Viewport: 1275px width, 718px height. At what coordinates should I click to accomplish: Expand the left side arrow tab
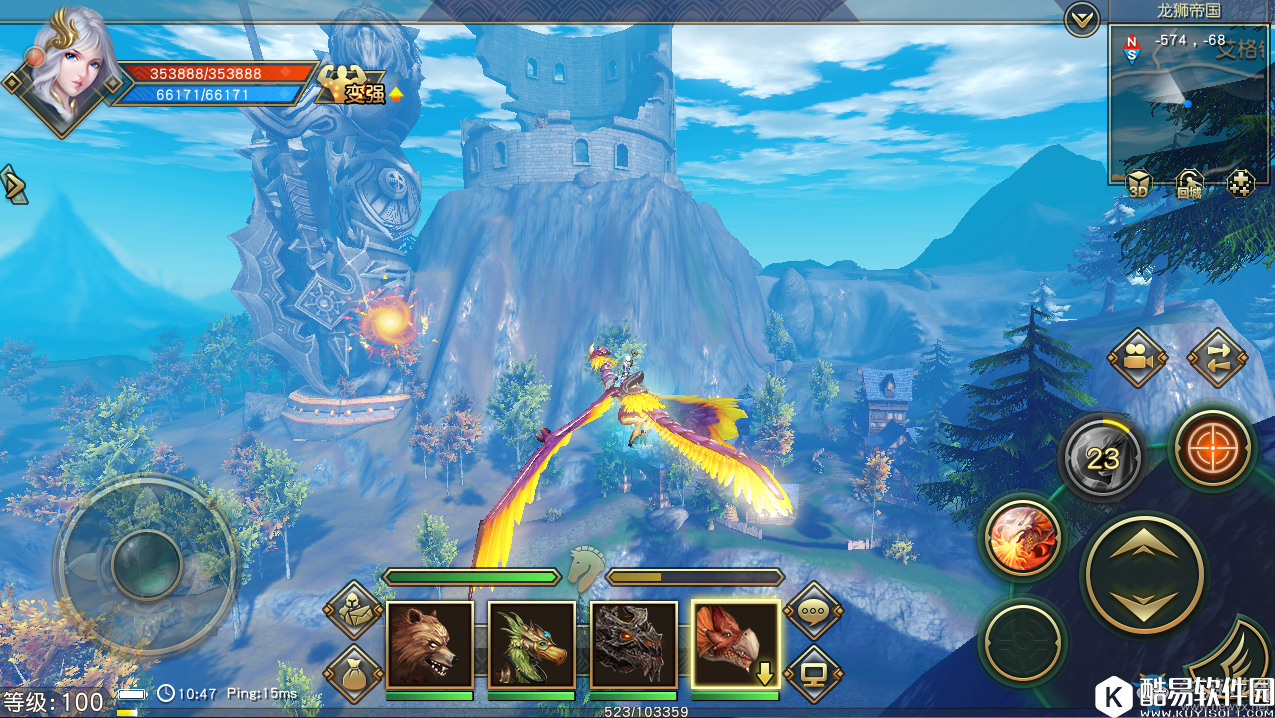pyautogui.click(x=13, y=185)
